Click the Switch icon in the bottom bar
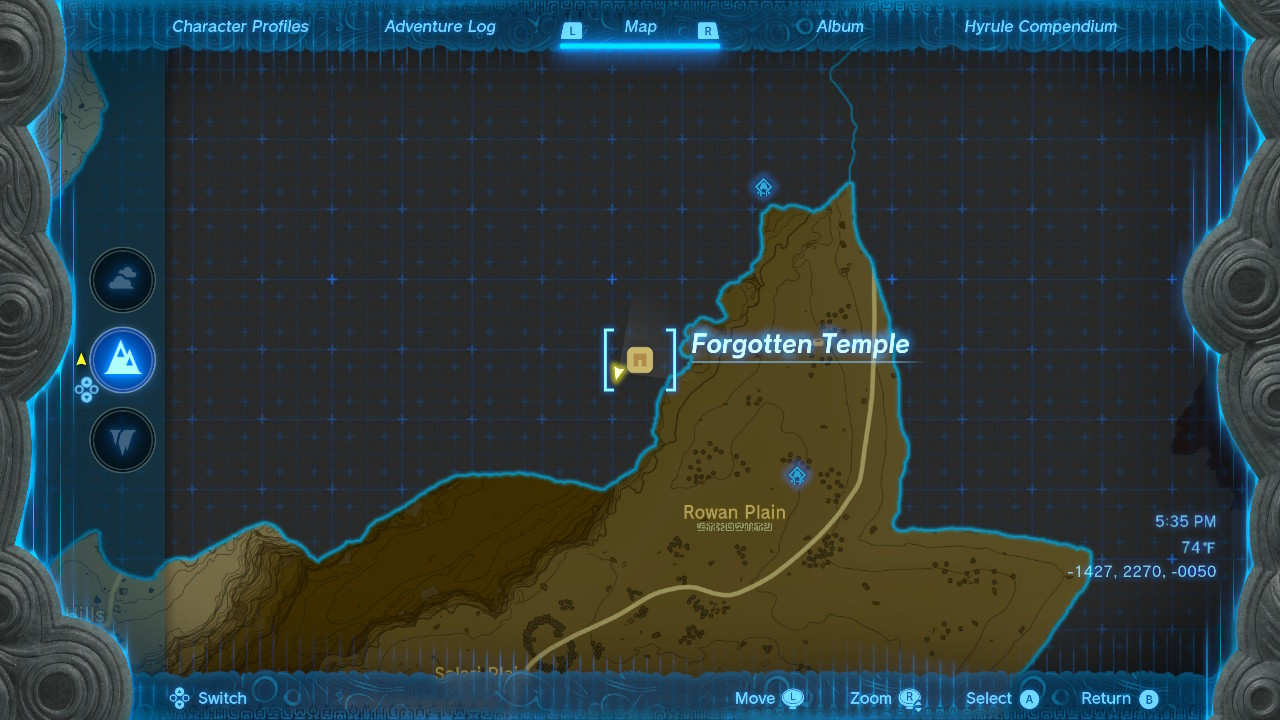Image resolution: width=1280 pixels, height=720 pixels. tap(180, 698)
